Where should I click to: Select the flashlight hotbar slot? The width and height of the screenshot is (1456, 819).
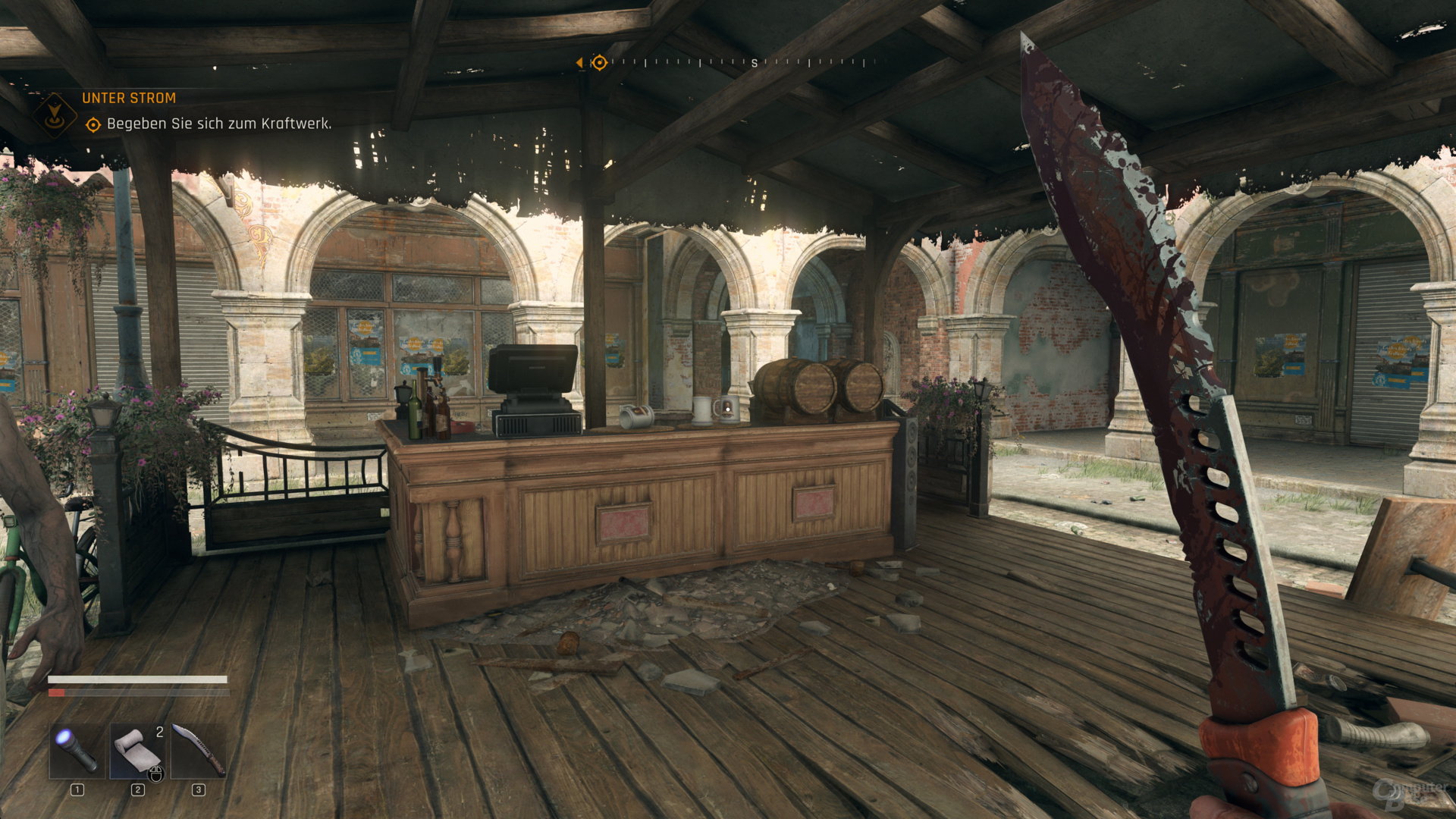click(77, 750)
